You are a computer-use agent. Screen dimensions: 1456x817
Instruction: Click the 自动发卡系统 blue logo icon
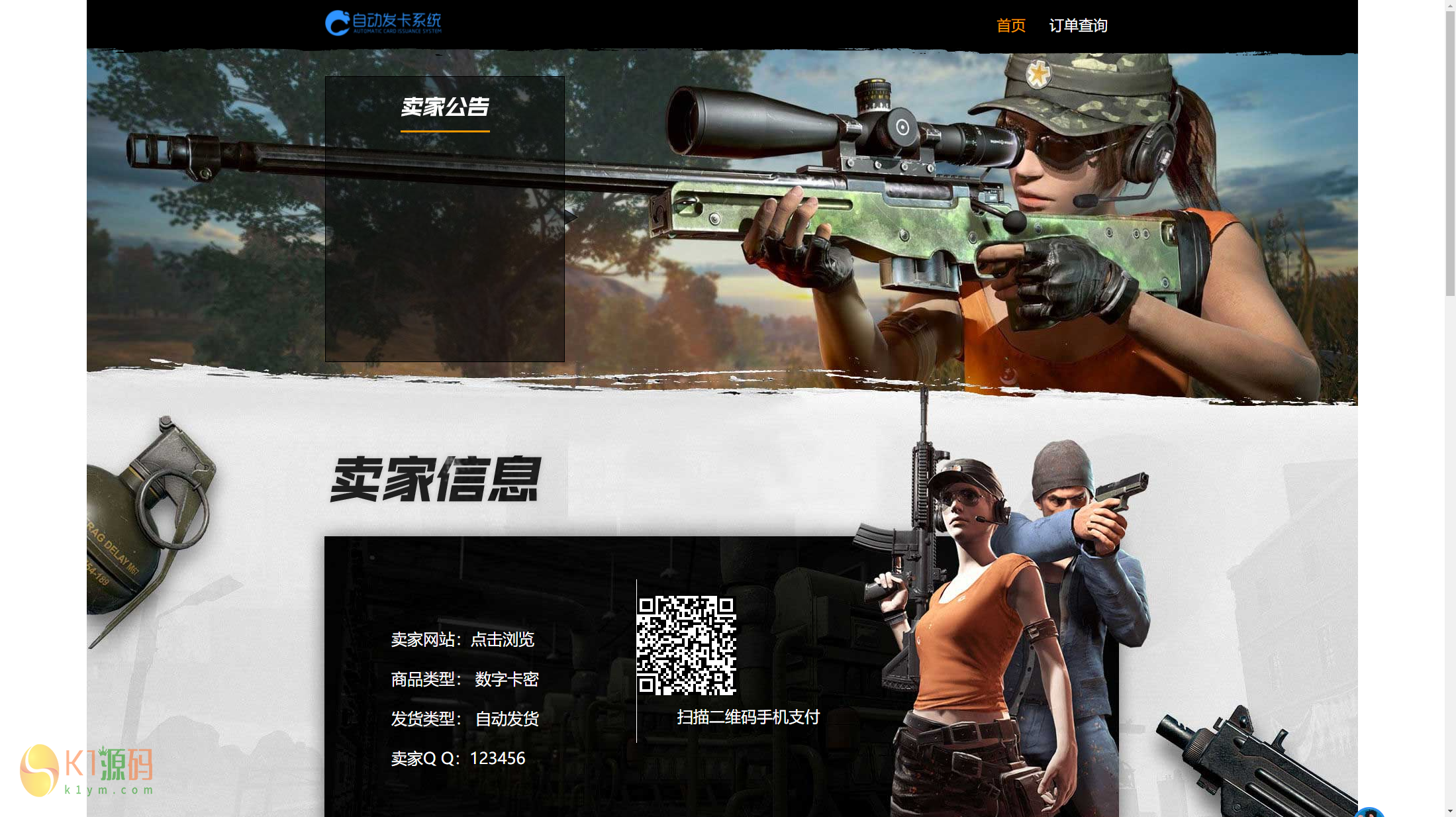click(336, 22)
